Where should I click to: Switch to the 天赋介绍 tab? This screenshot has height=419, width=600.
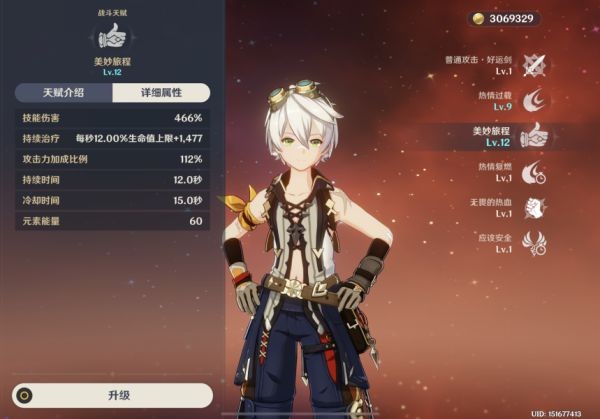[63, 93]
